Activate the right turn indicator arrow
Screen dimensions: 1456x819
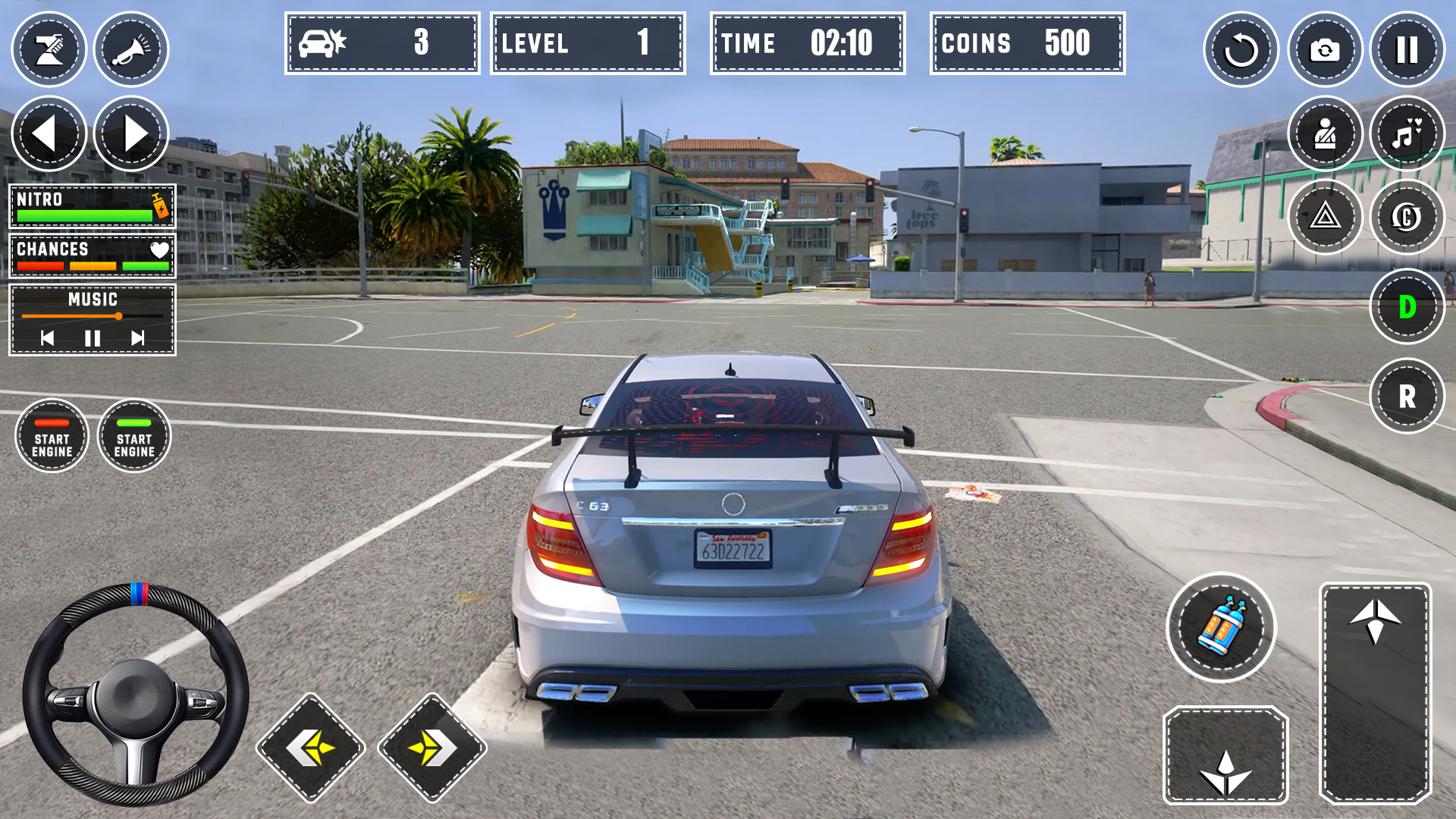[131, 134]
